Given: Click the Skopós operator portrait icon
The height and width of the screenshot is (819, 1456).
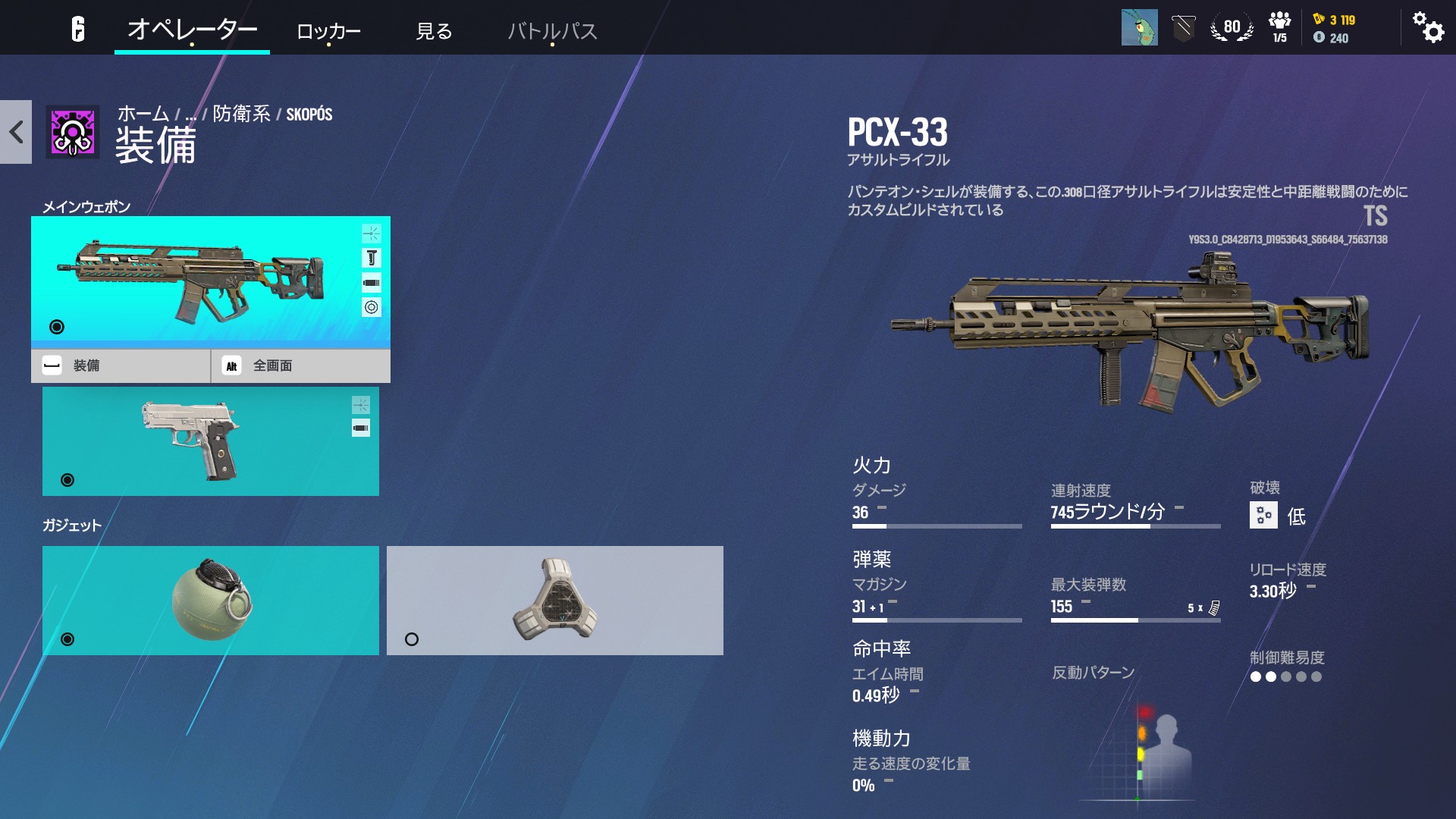Looking at the screenshot, I should pyautogui.click(x=74, y=132).
